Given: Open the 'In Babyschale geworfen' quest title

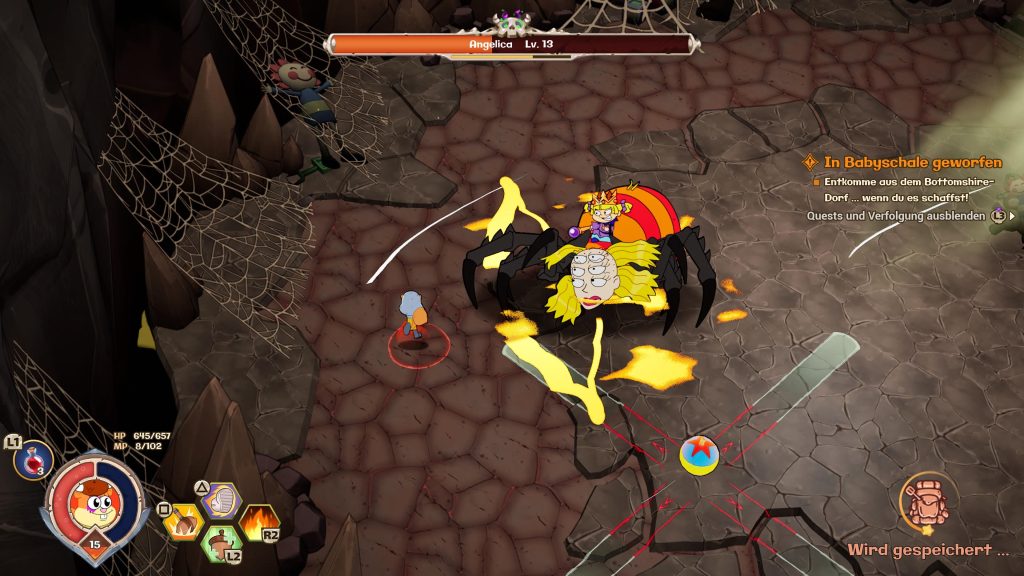Looking at the screenshot, I should [912, 162].
